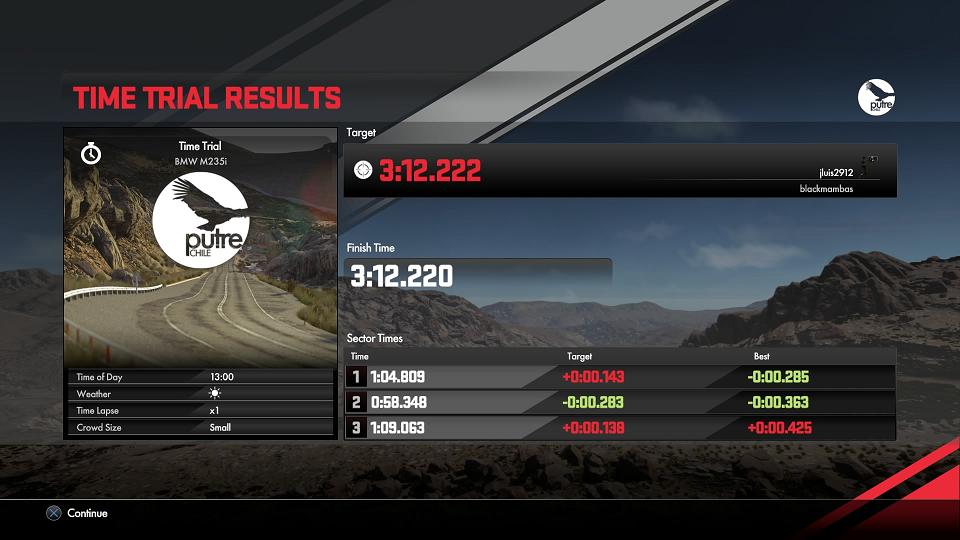Choose the sector 2 times row
The height and width of the screenshot is (540, 960).
620,402
